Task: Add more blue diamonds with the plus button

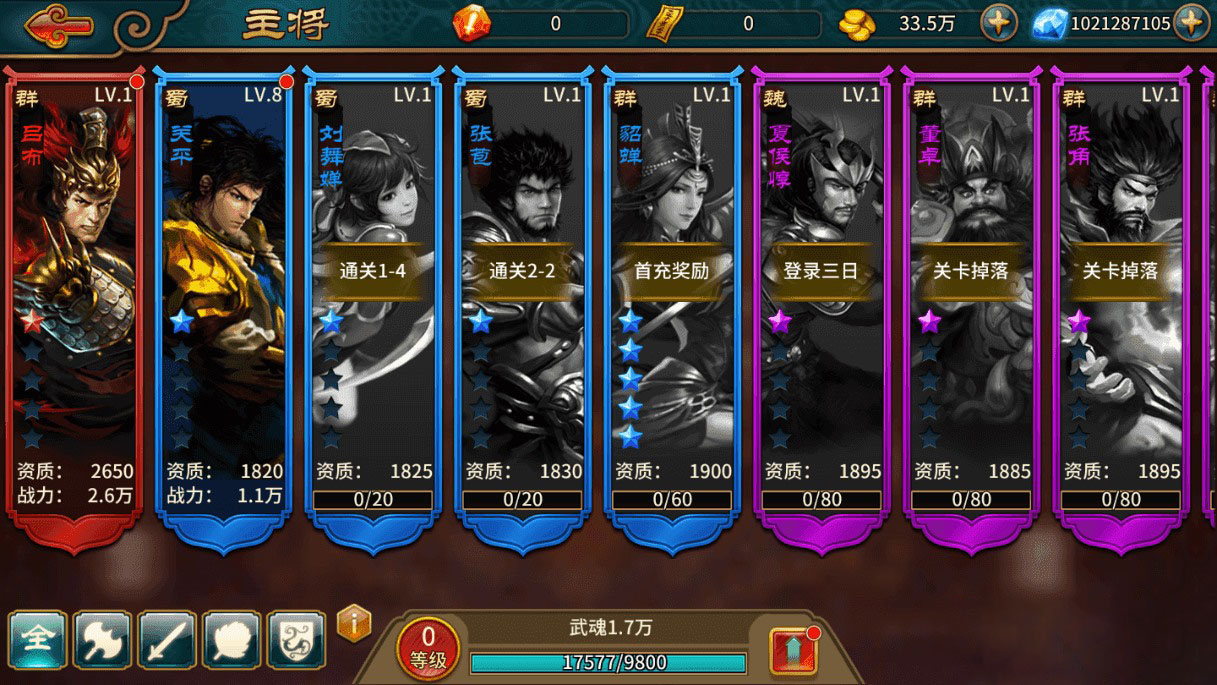Action: click(x=1190, y=23)
